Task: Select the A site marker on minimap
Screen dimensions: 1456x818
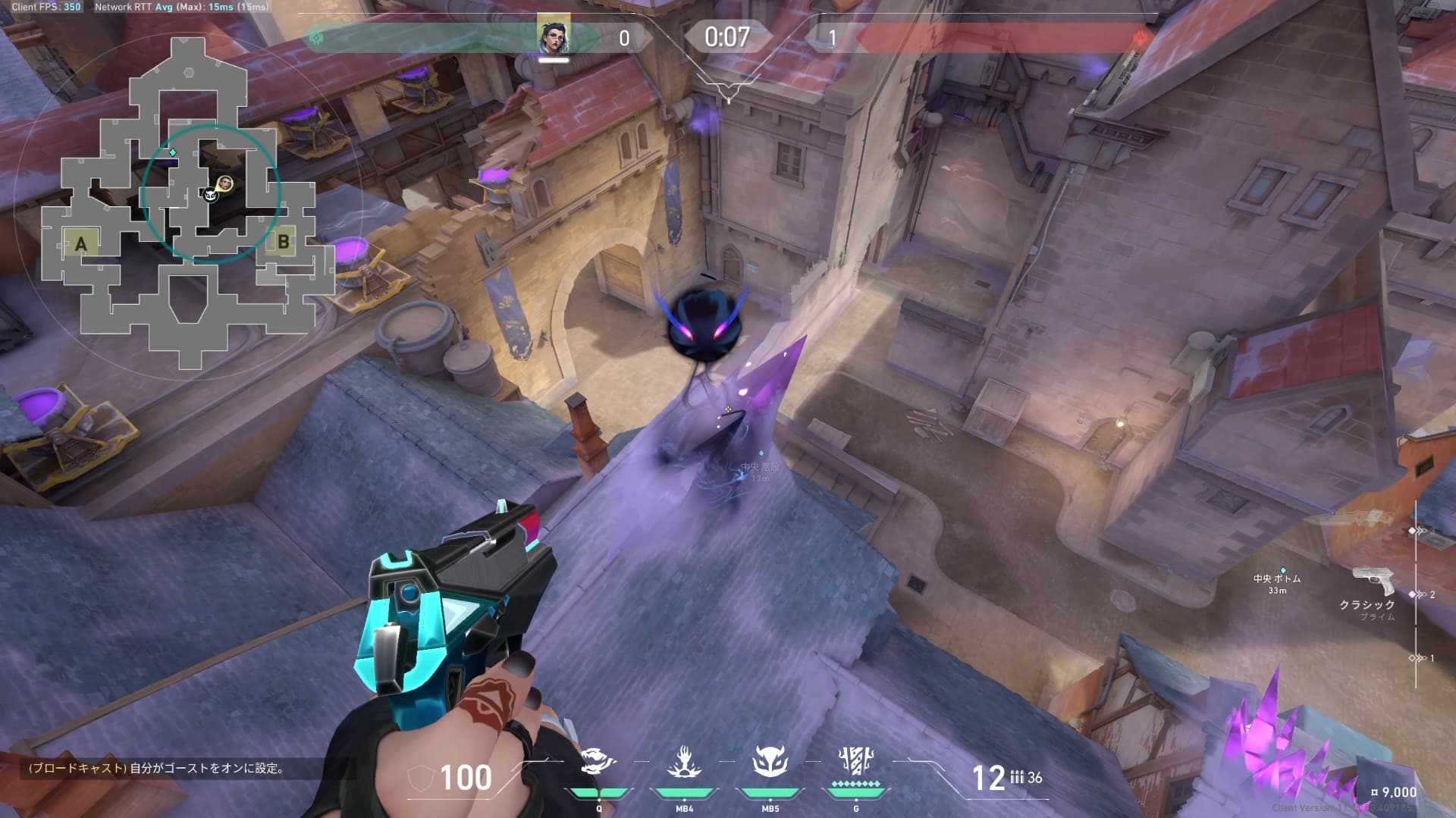Action: 81,244
